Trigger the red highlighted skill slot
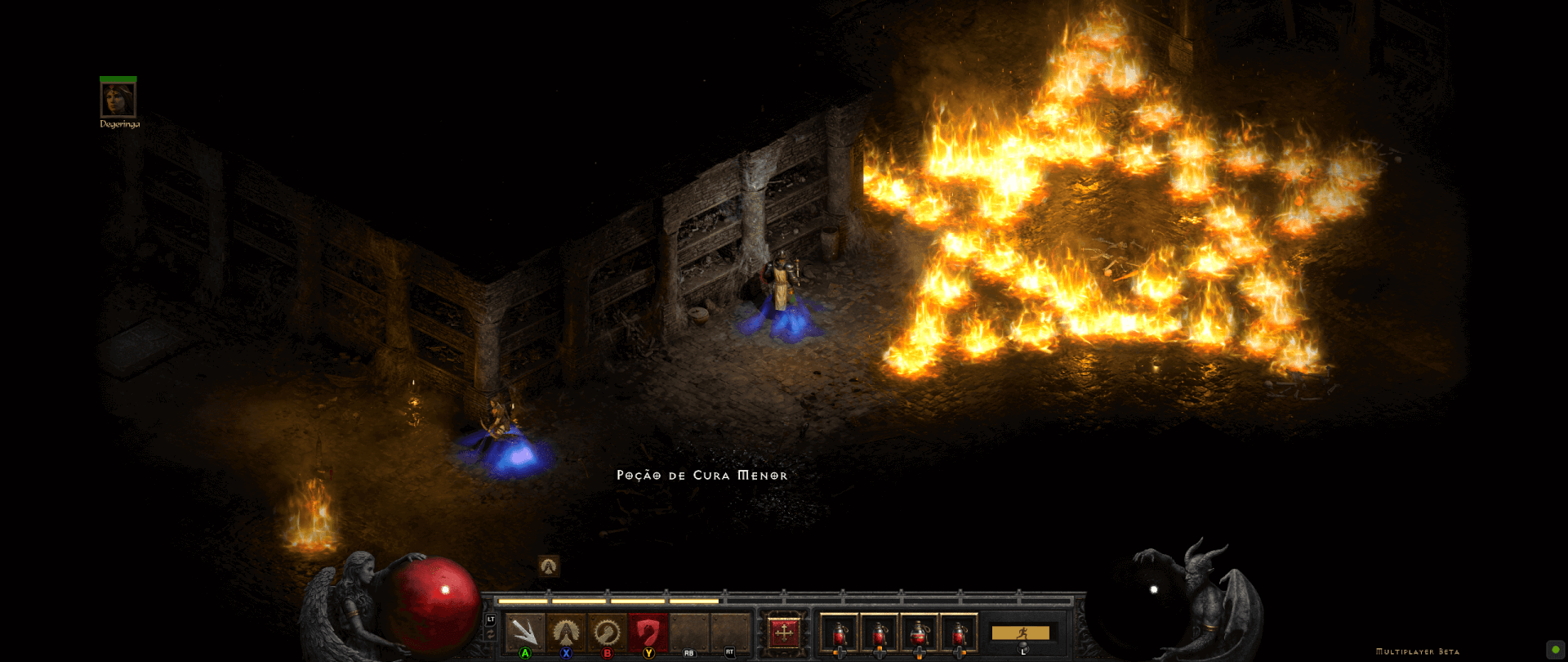Viewport: 1568px width, 662px height. pyautogui.click(x=648, y=632)
